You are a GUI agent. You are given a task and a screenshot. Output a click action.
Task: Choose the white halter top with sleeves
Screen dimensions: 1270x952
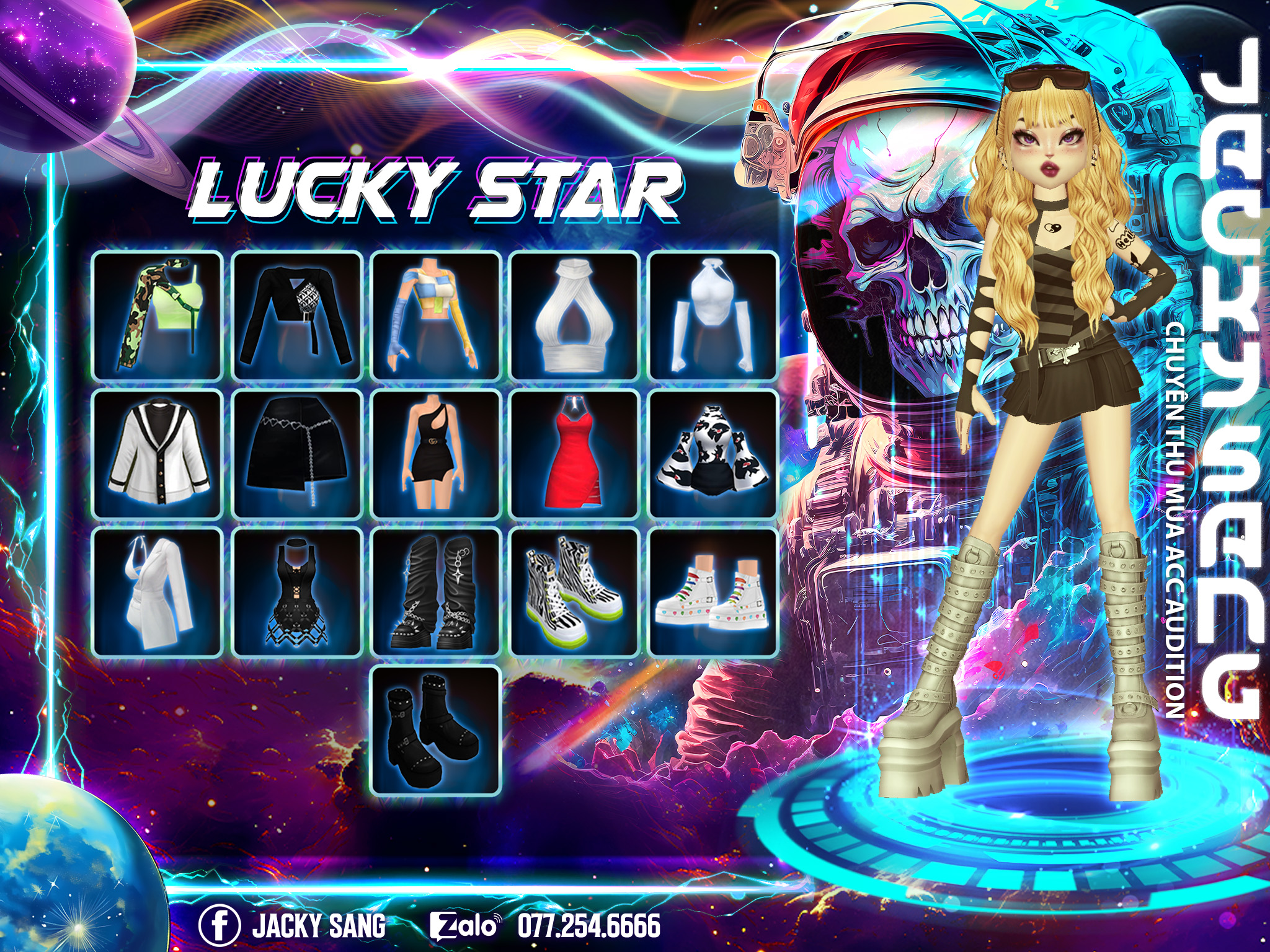tap(713, 316)
